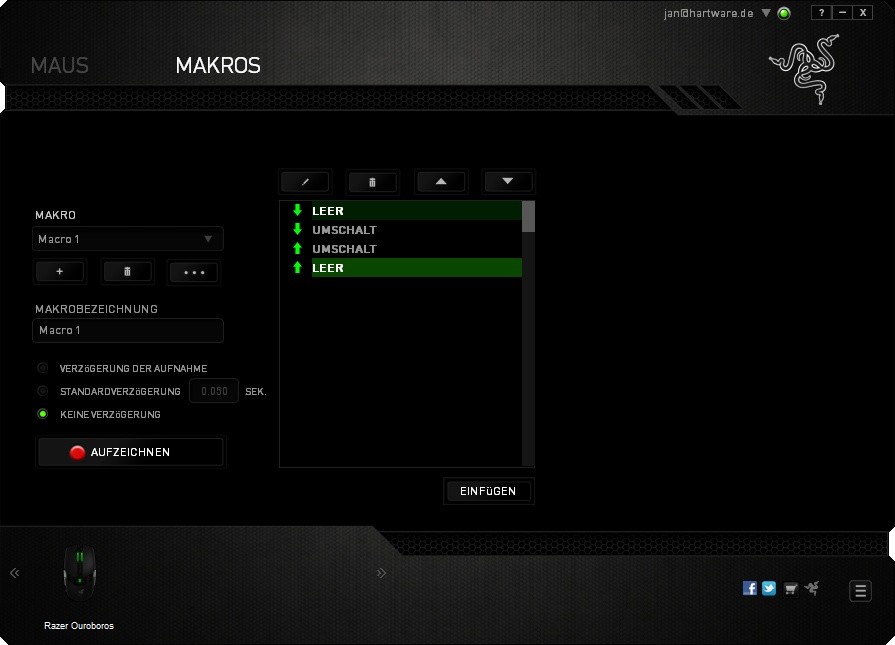
Task: Delete the current macro with the trash button under the dropdown
Action: [127, 272]
